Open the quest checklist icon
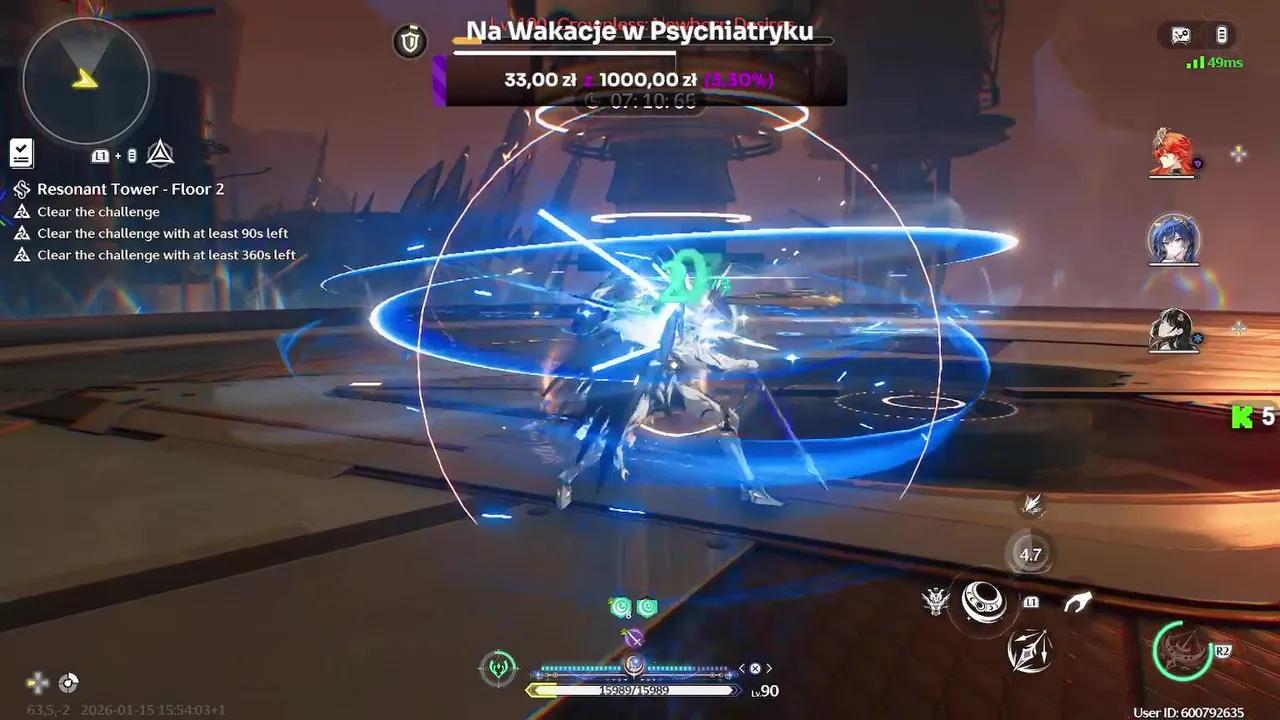This screenshot has width=1280, height=720. pos(21,153)
